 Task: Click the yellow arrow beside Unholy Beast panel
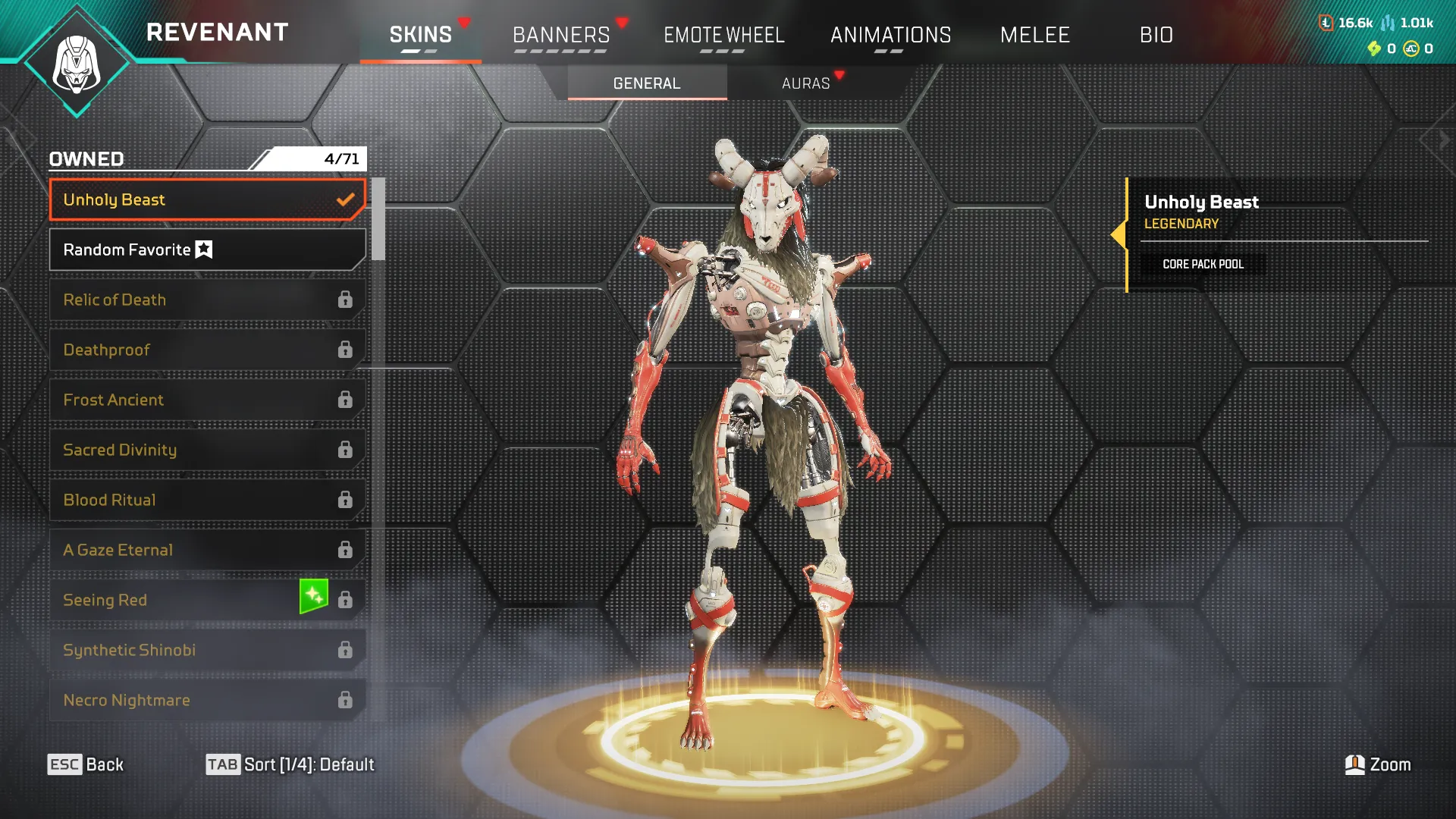1121,235
